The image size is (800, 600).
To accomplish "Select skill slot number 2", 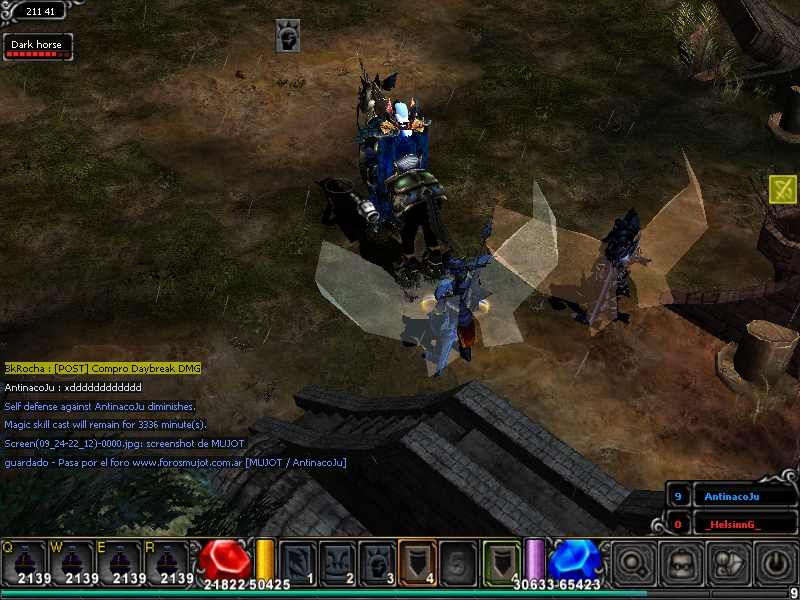I will pyautogui.click(x=337, y=561).
